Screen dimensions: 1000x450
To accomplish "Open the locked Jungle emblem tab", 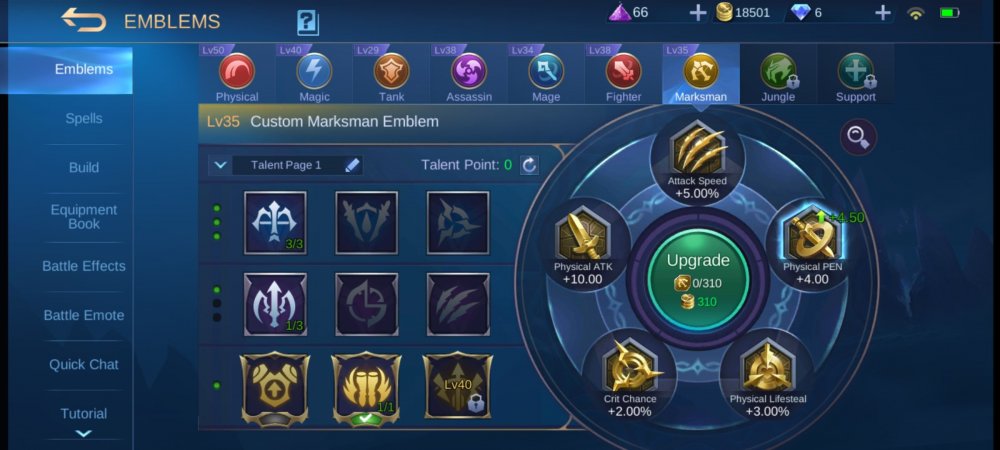I will (778, 75).
